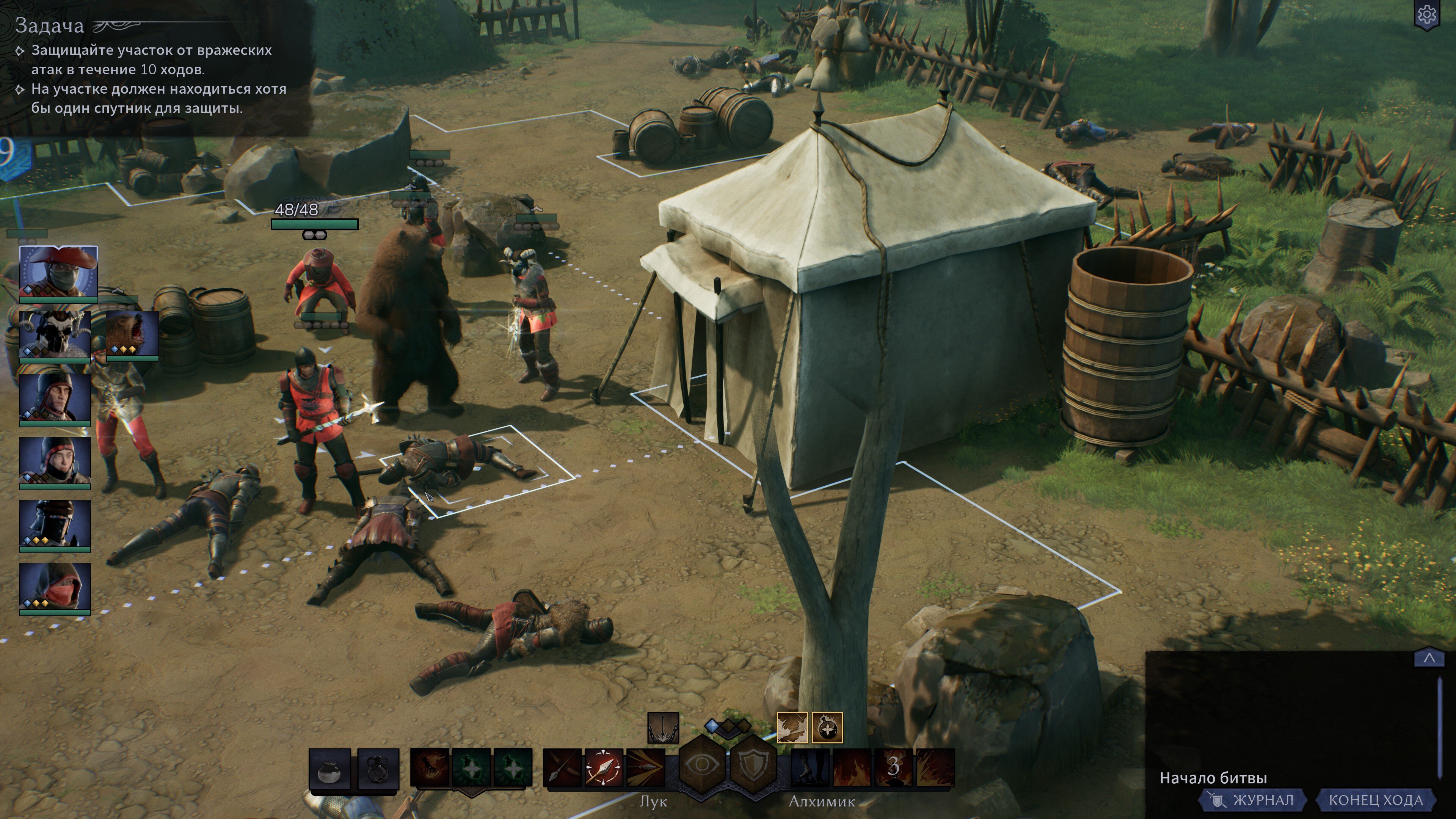This screenshot has height=819, width=1456.
Task: Select the ability showing number 3
Action: point(893,767)
